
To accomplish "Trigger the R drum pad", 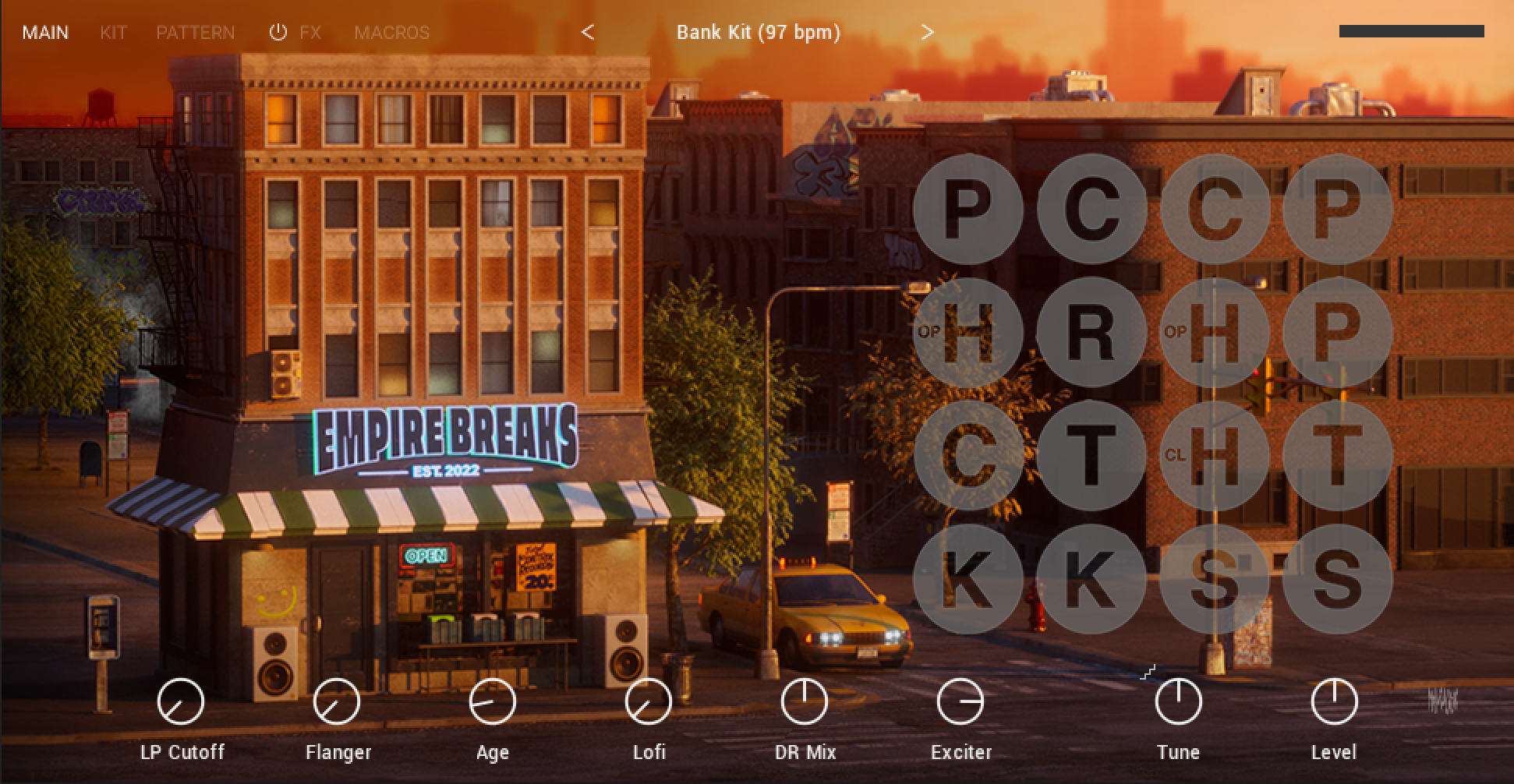I will (x=1091, y=332).
